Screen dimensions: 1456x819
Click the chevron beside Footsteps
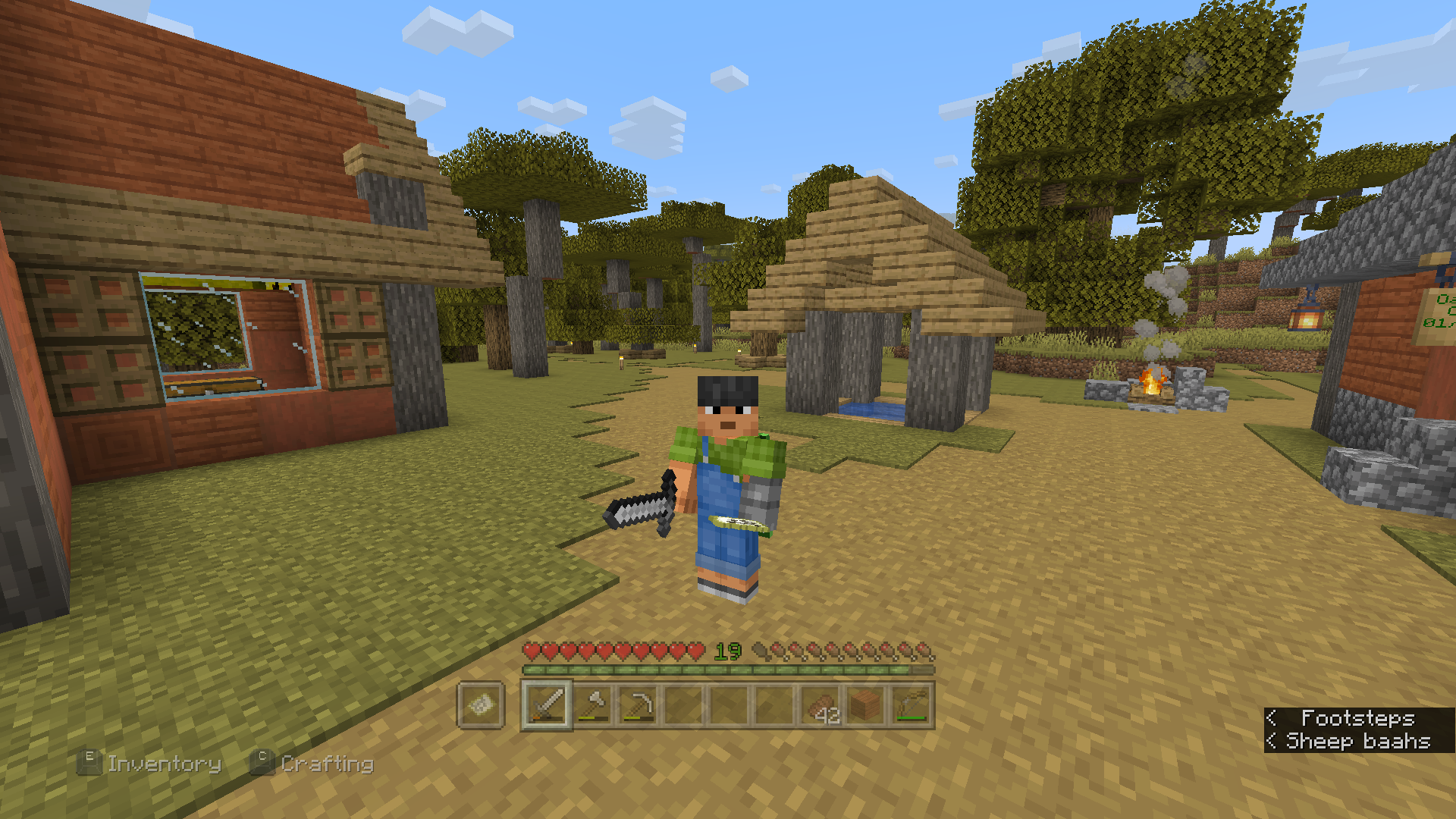pos(1272,717)
